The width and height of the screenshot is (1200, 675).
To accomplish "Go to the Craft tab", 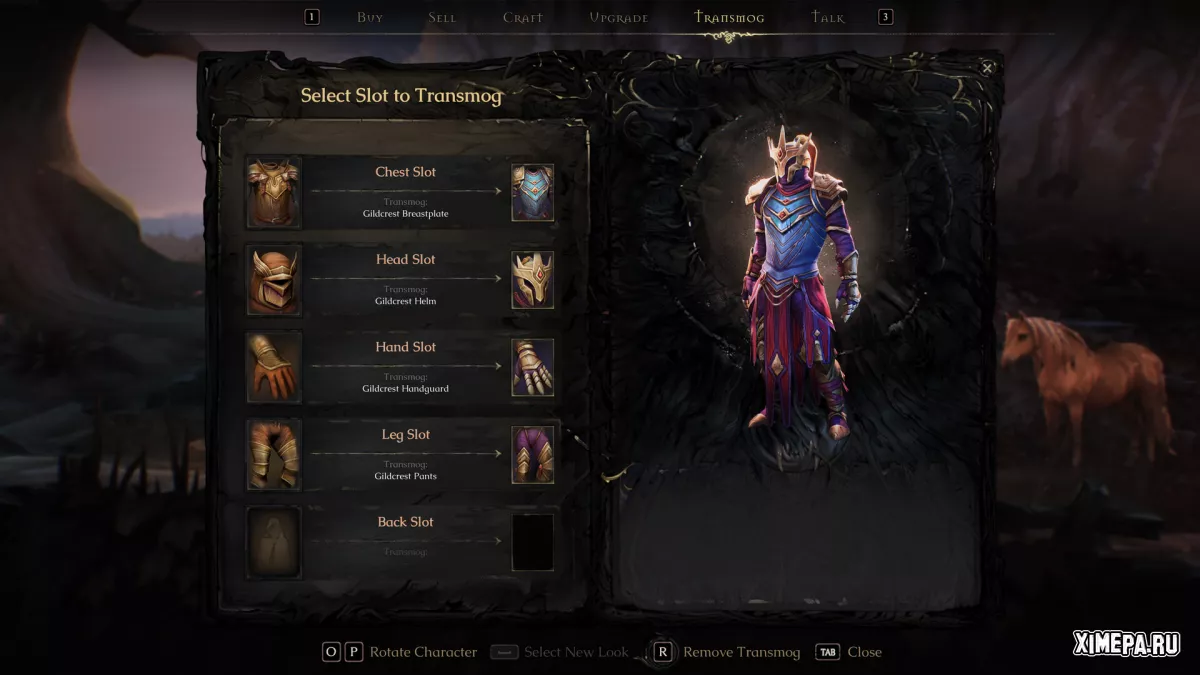I will click(x=523, y=18).
